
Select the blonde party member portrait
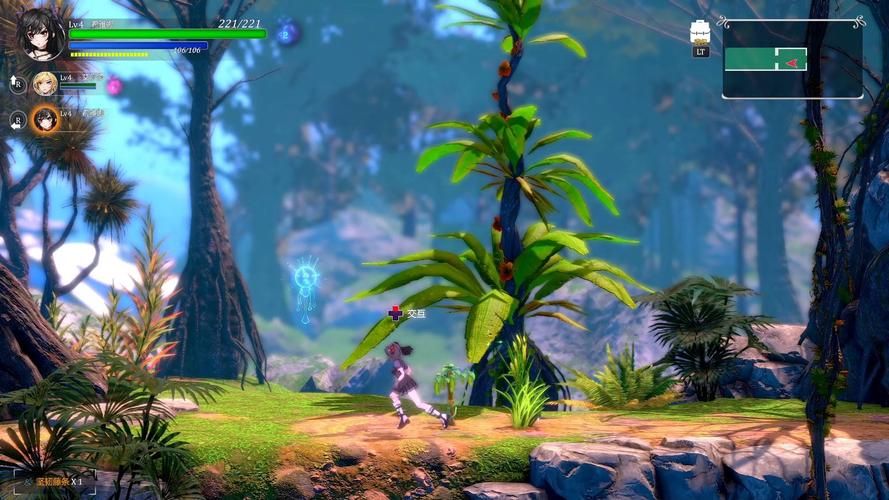click(x=44, y=84)
